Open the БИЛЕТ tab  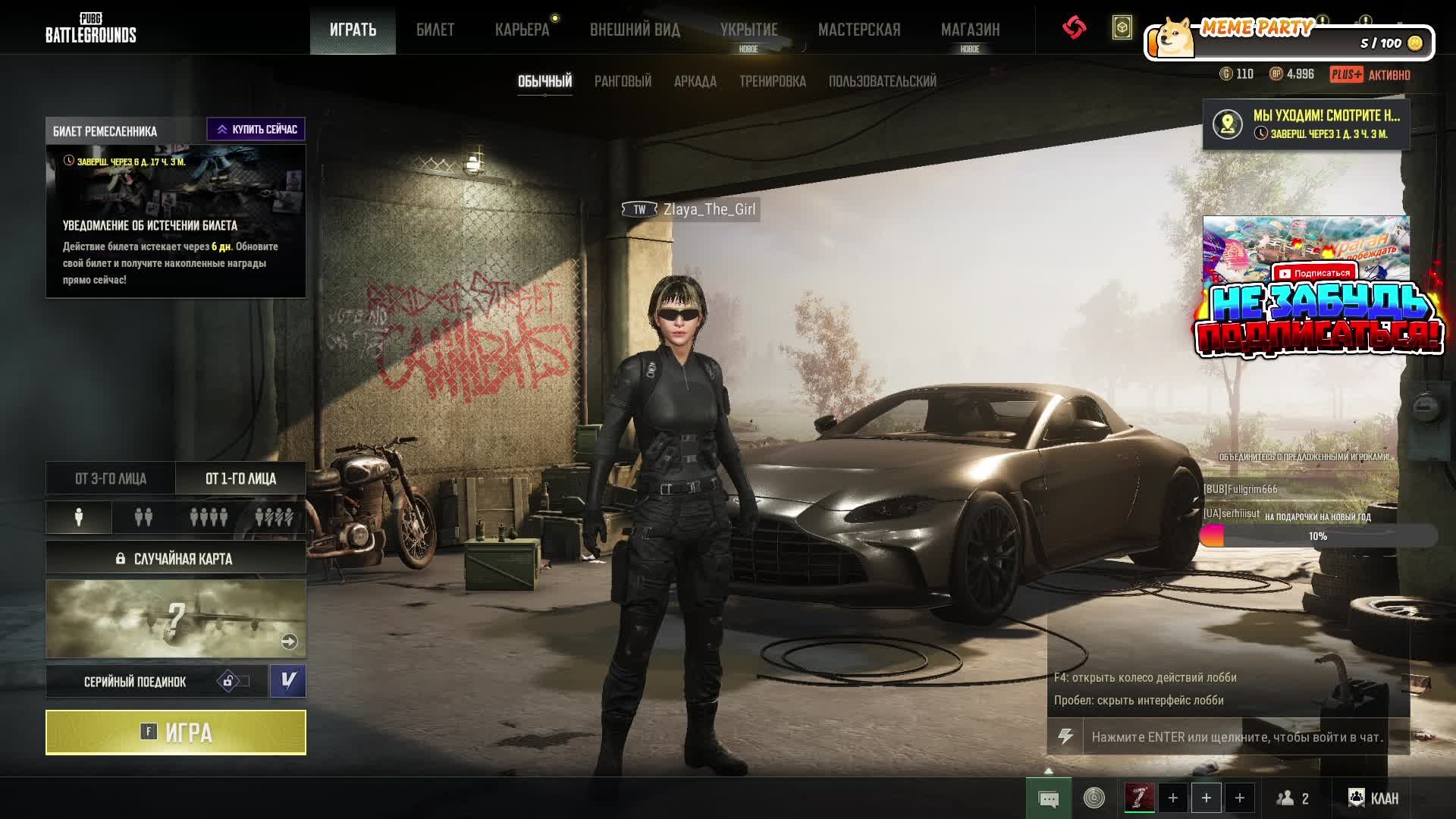coord(435,30)
